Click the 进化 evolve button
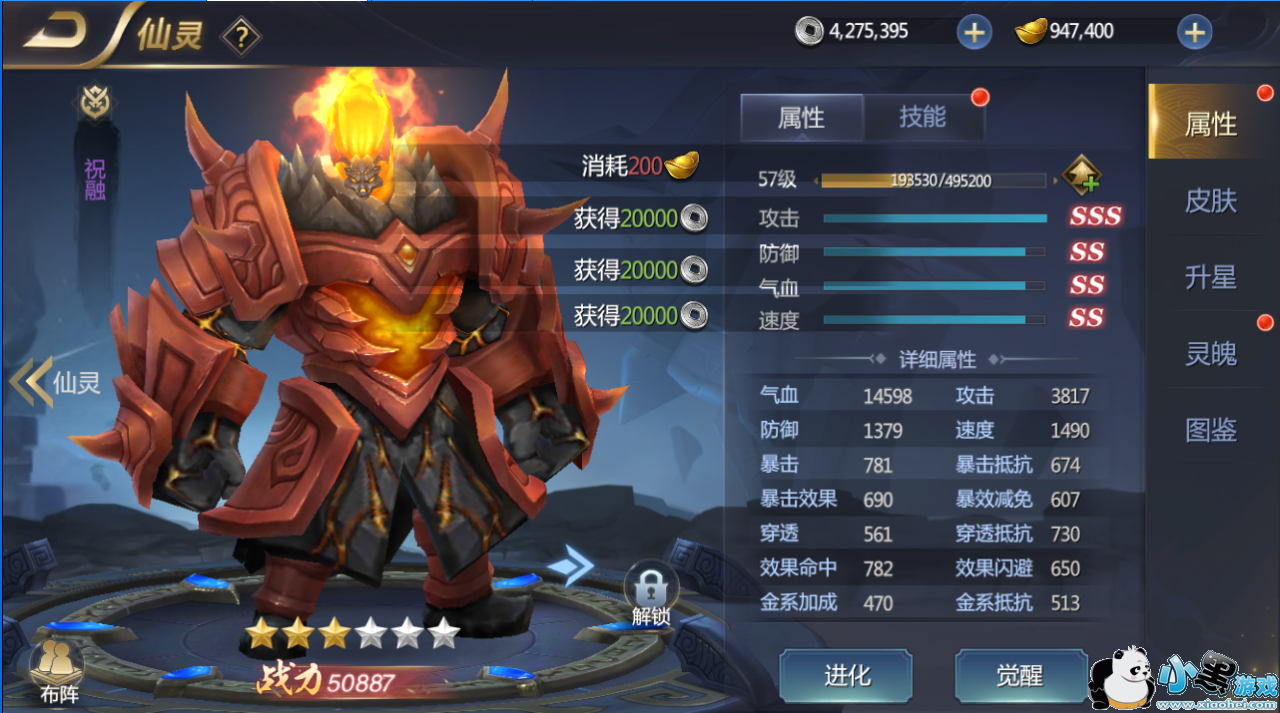Viewport: 1280px width, 713px height. click(x=846, y=676)
